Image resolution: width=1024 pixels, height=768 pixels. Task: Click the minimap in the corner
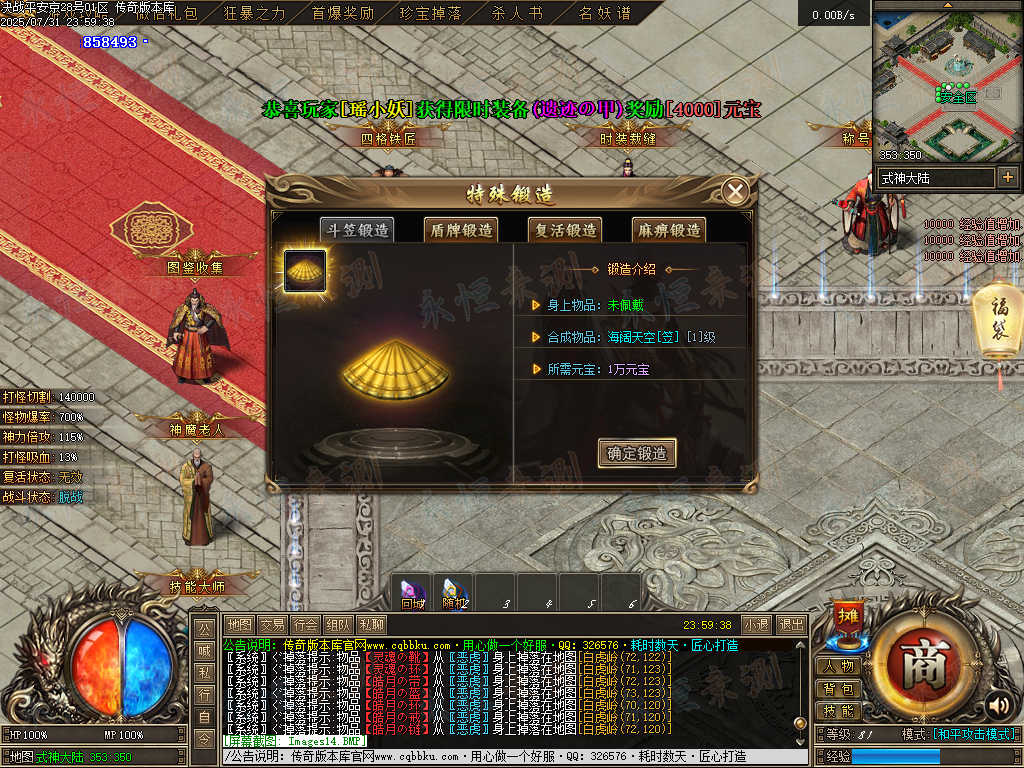[x=947, y=80]
